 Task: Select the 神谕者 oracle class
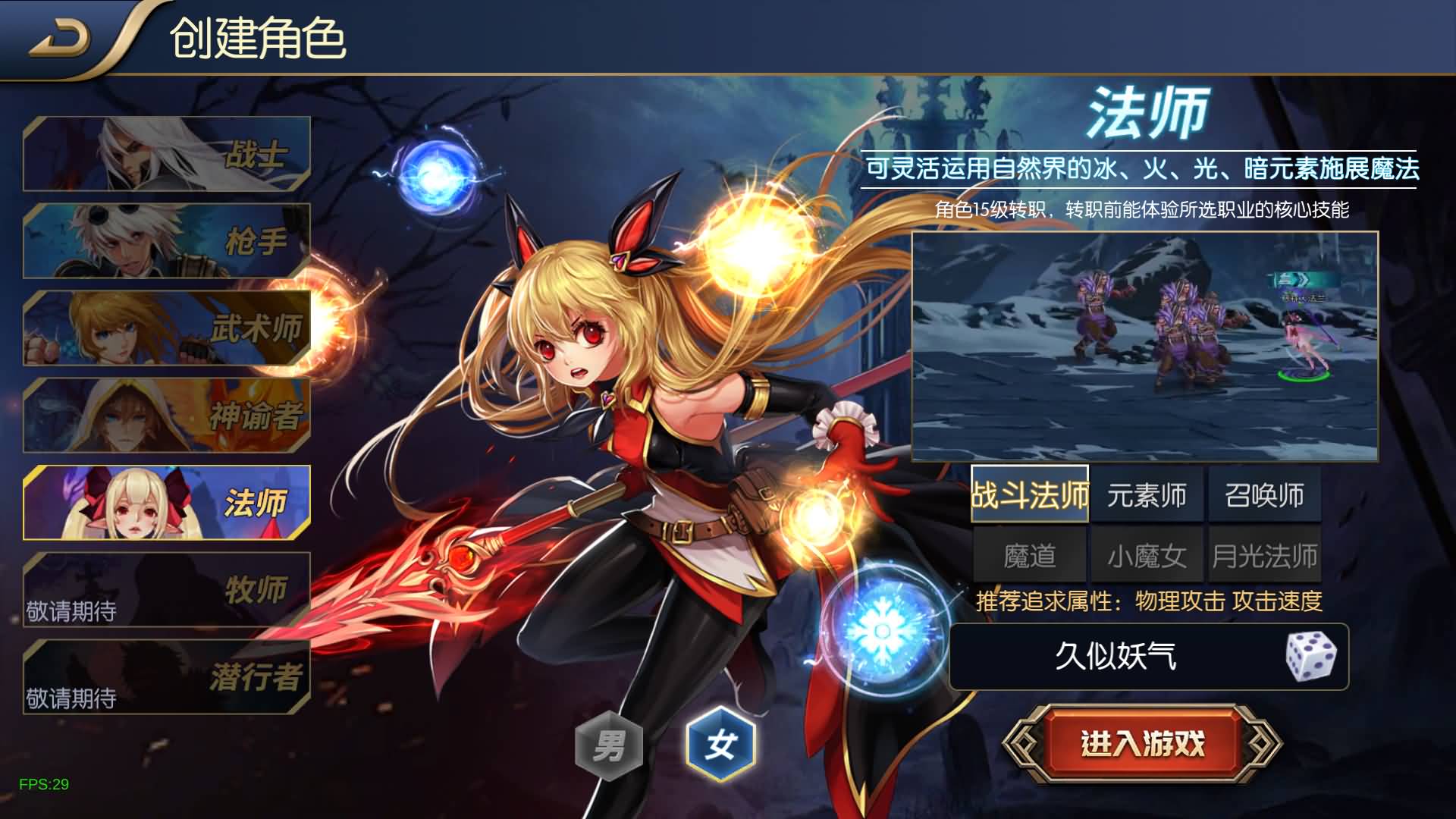tap(167, 416)
